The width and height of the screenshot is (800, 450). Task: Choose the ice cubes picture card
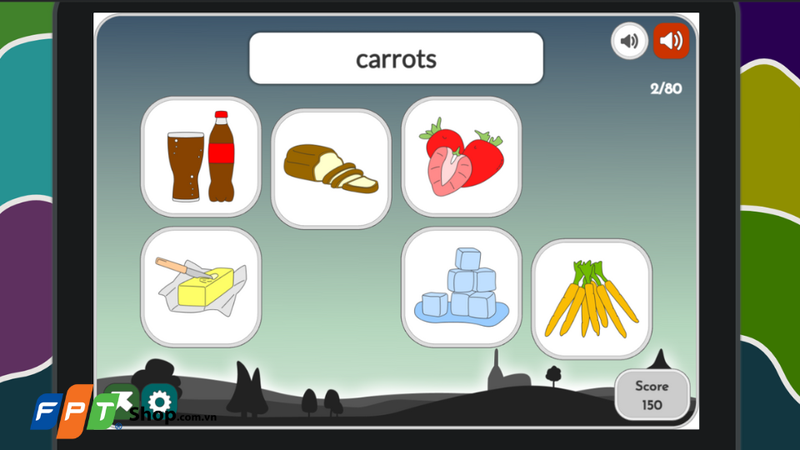pos(461,286)
